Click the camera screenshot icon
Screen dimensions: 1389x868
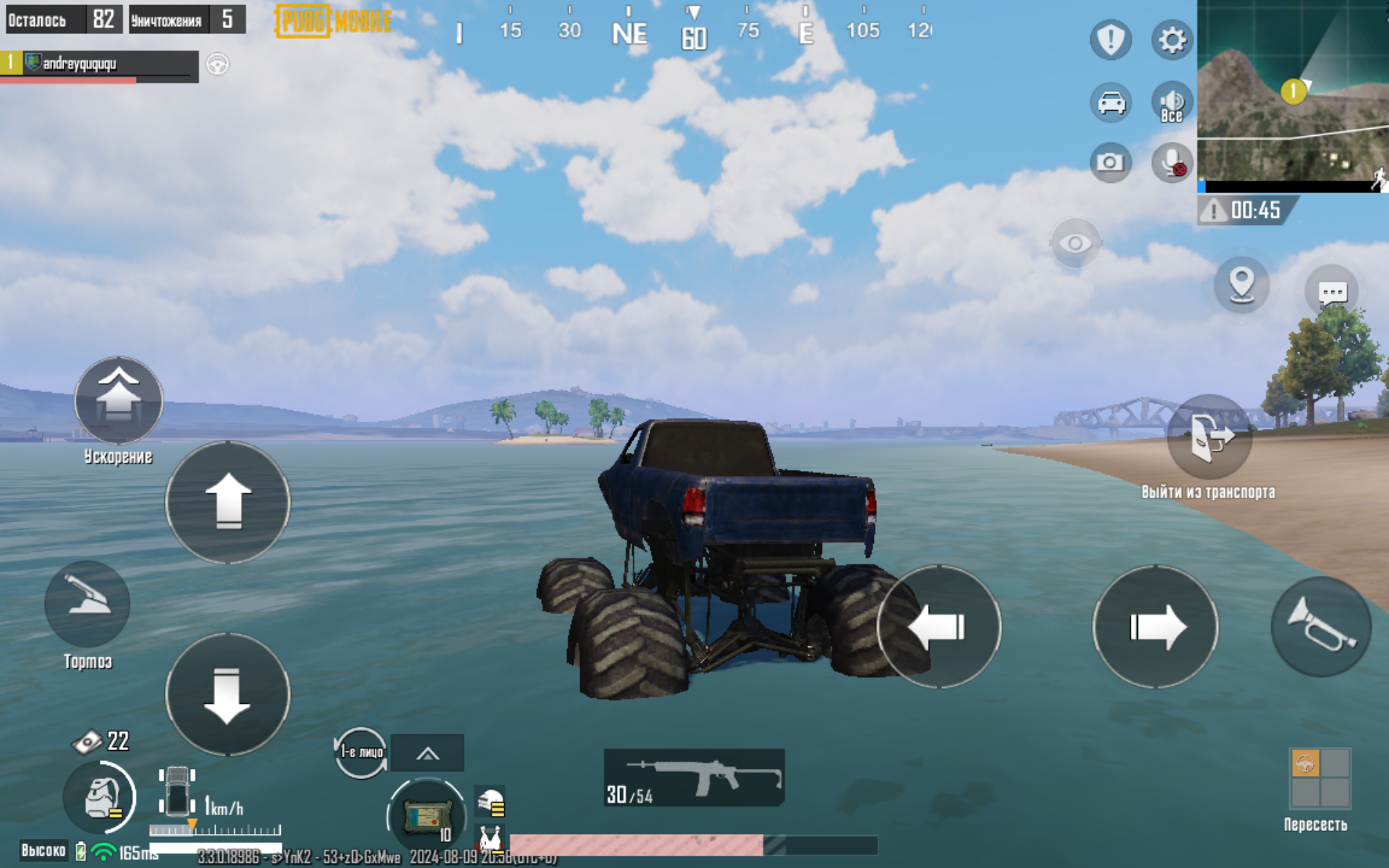[1110, 162]
